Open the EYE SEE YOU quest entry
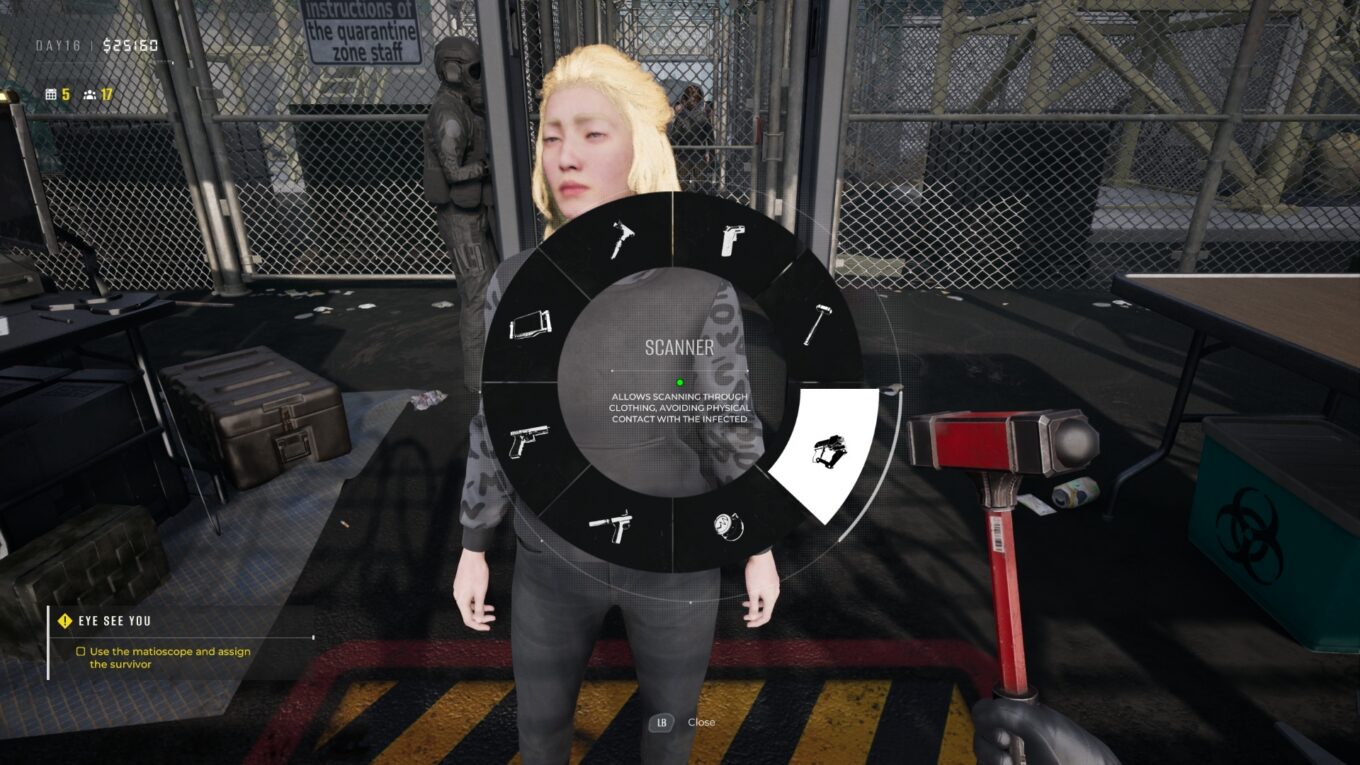The image size is (1360, 765). (115, 620)
